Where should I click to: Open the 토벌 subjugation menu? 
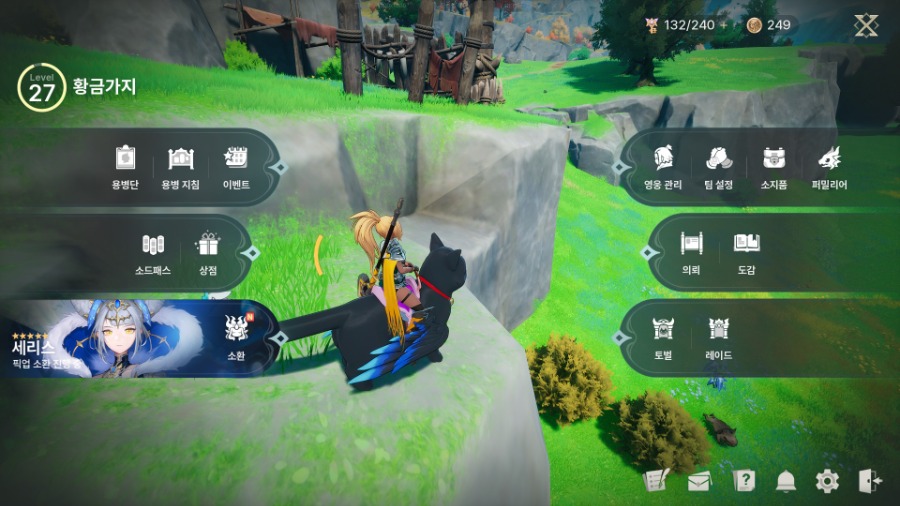point(663,335)
